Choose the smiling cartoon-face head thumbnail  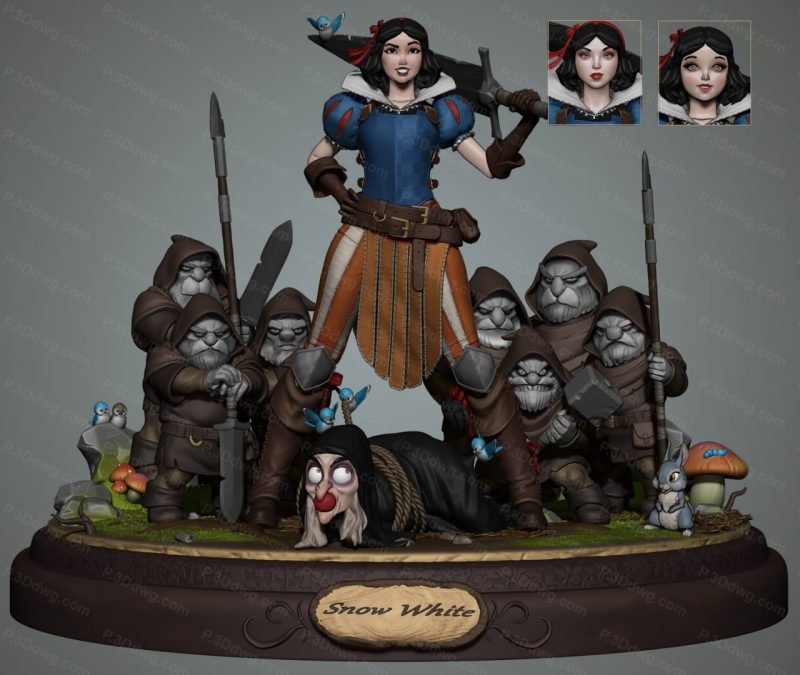pos(704,73)
